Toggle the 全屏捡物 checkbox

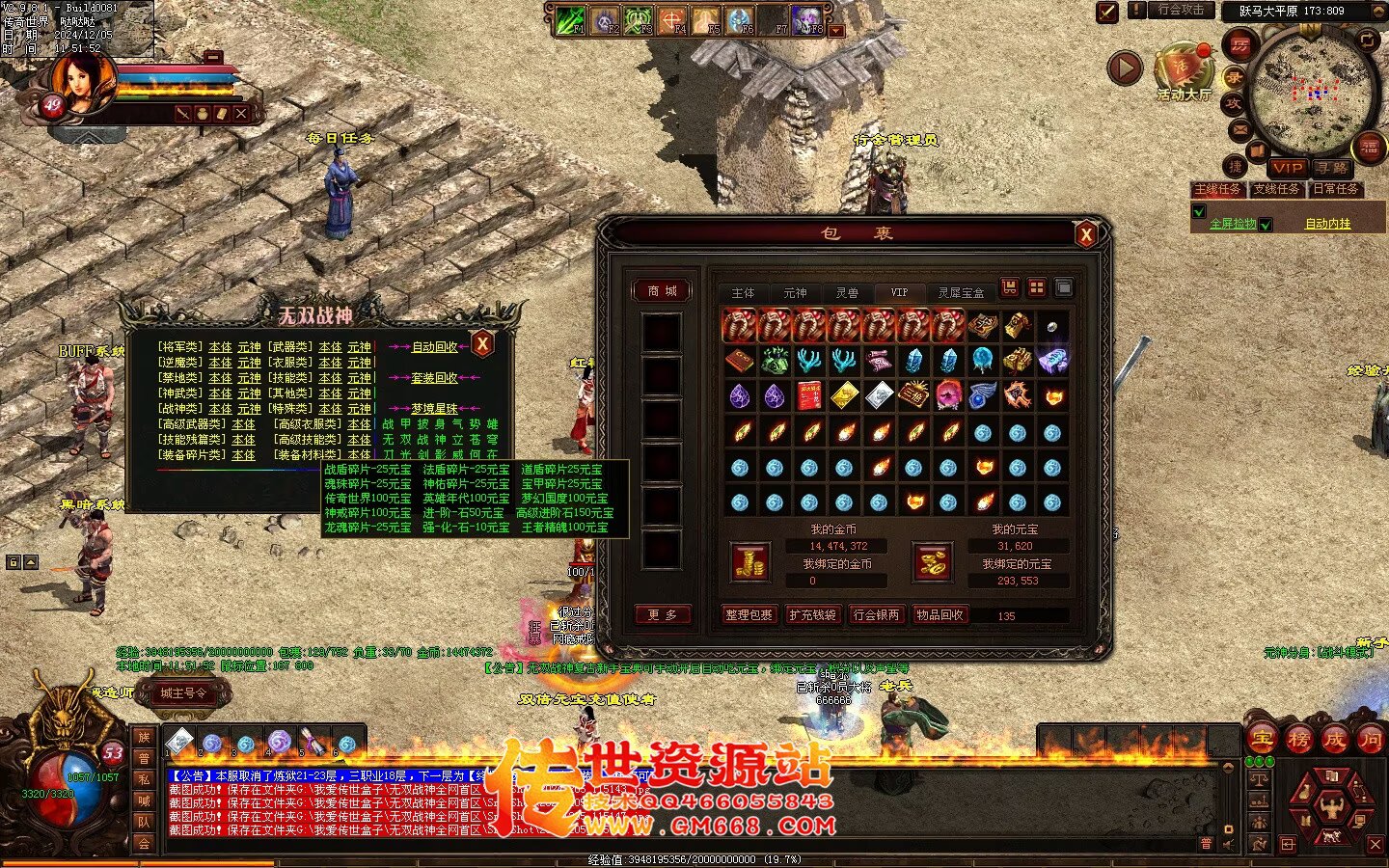click(1199, 212)
